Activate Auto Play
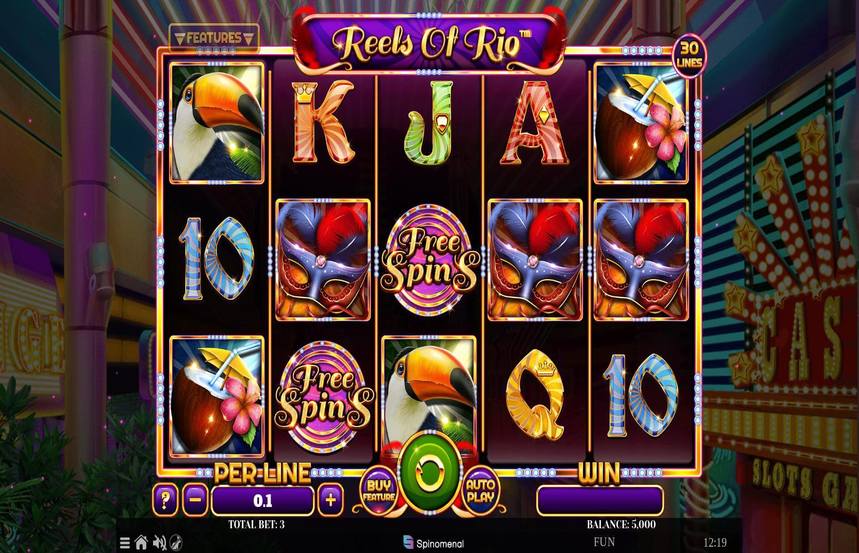Viewport: 859px width, 553px height. pyautogui.click(x=481, y=486)
